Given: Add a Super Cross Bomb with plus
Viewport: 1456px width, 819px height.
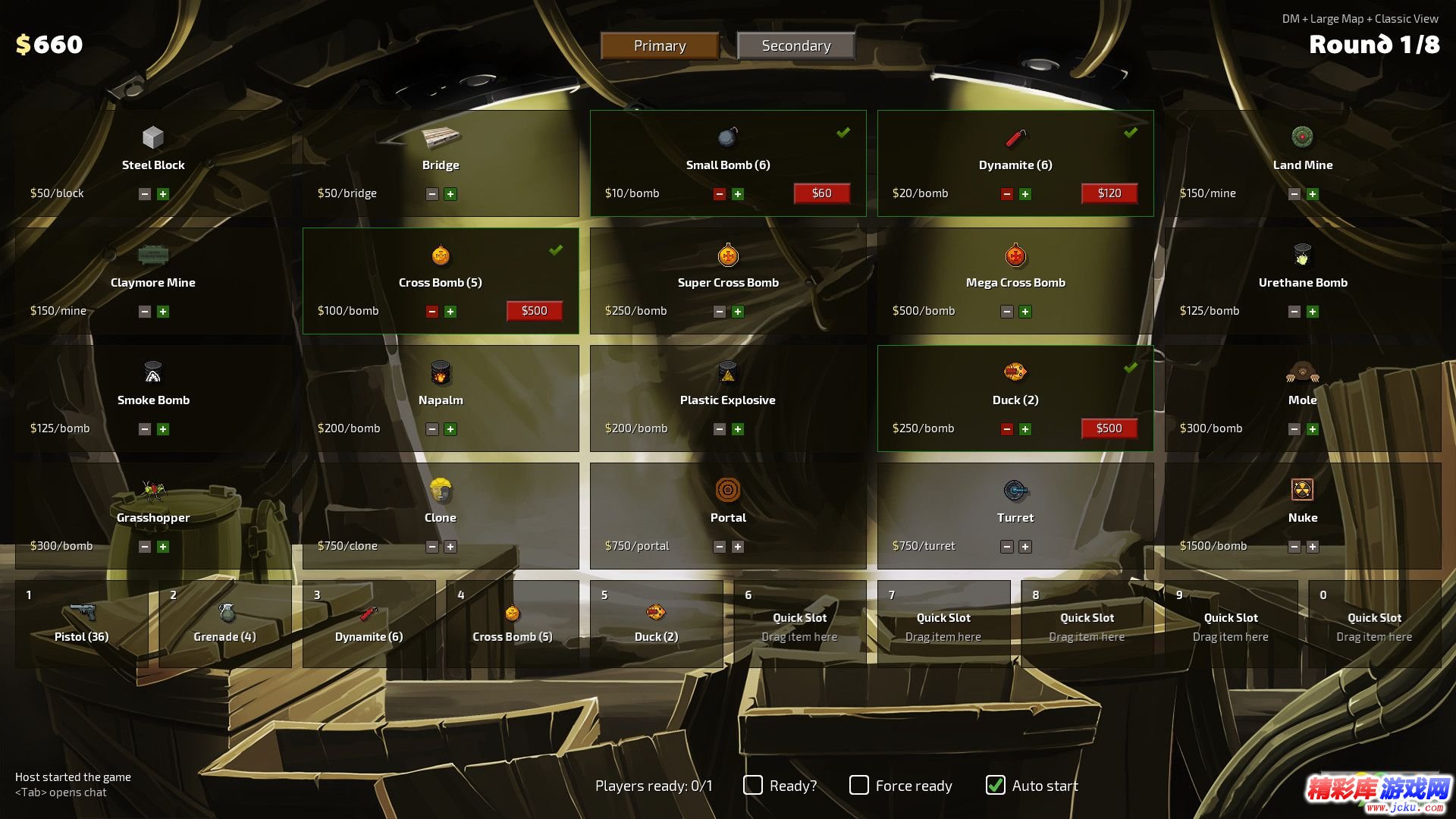Looking at the screenshot, I should 738,312.
